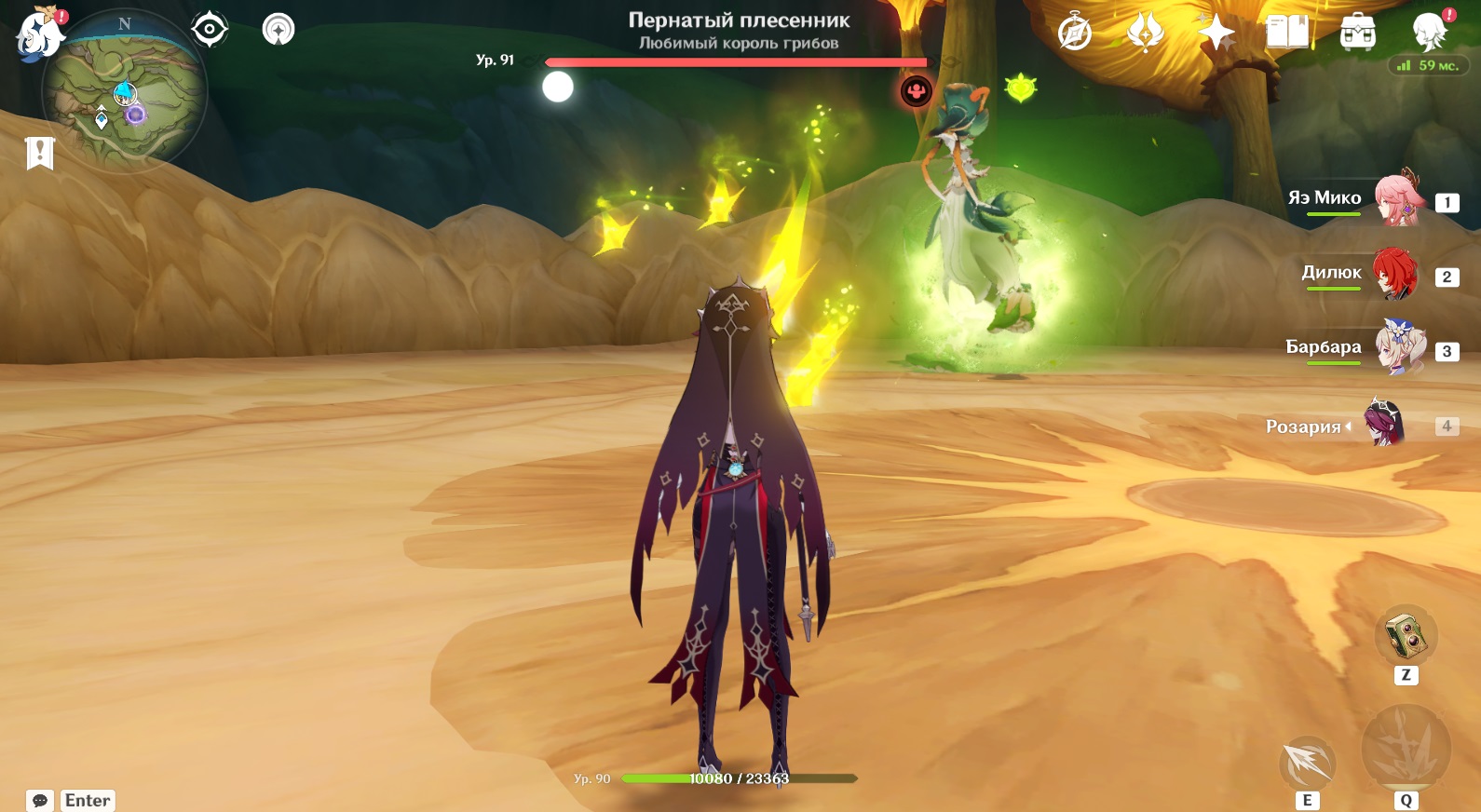Open the Wish star icon

[x=1216, y=34]
